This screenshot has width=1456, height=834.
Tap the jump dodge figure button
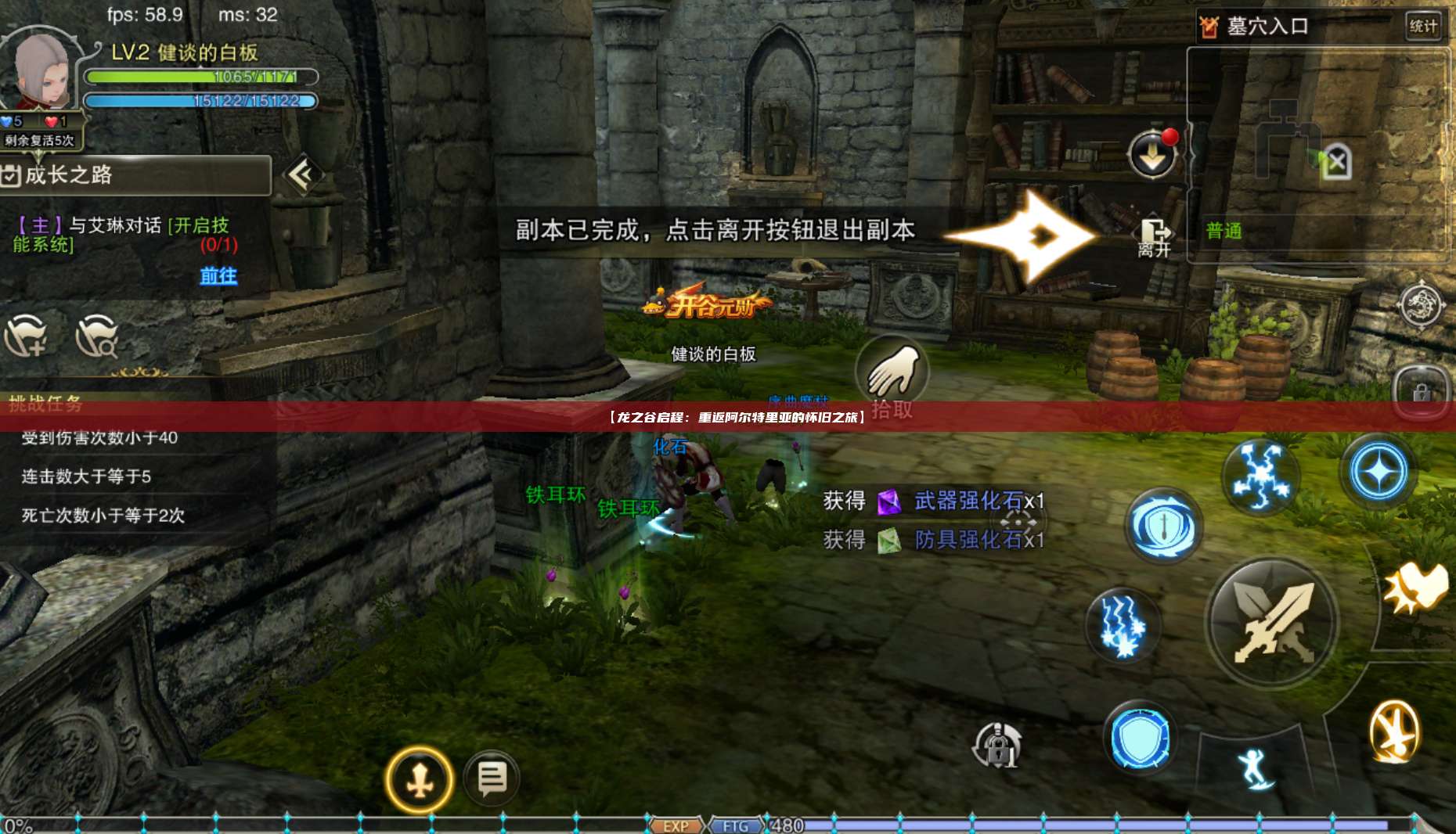coord(1255,767)
